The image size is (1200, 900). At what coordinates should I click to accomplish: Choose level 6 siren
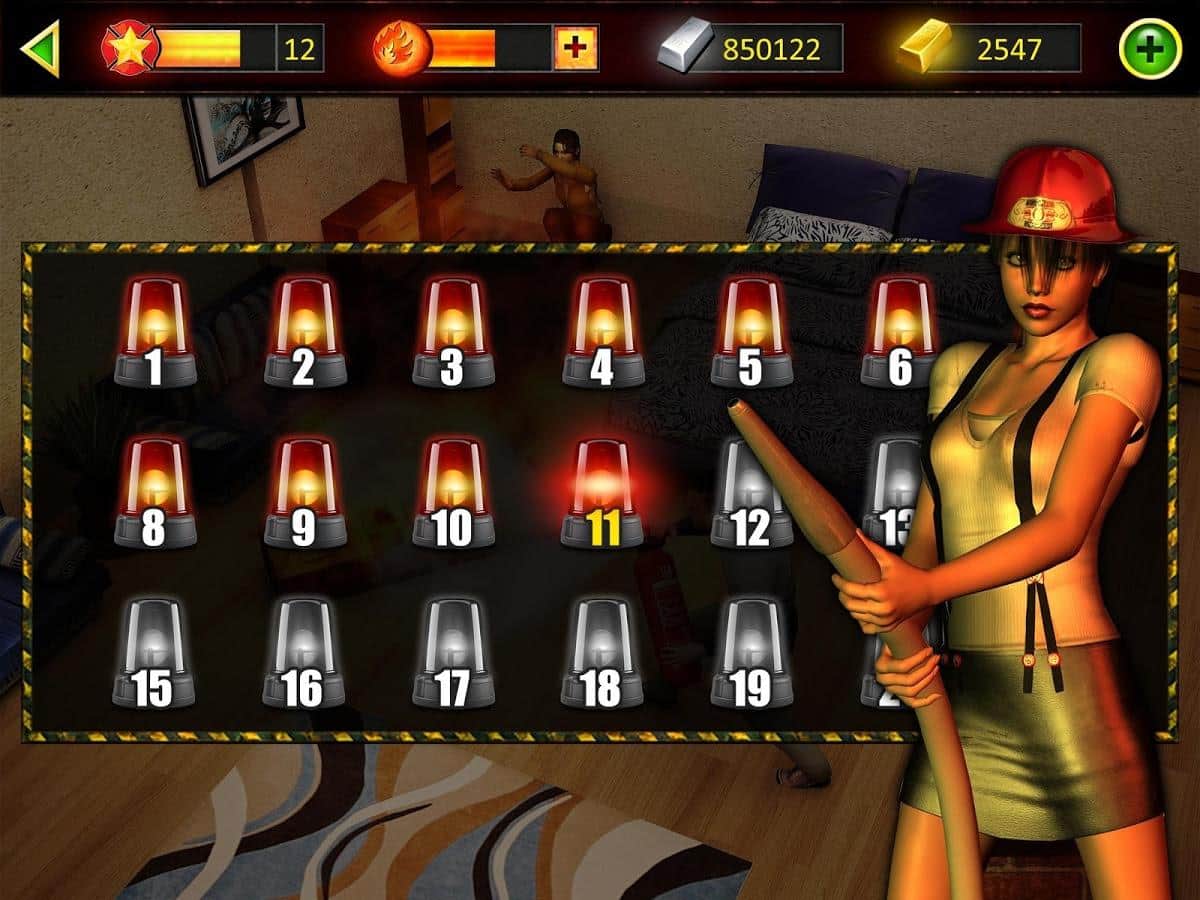pos(899,333)
